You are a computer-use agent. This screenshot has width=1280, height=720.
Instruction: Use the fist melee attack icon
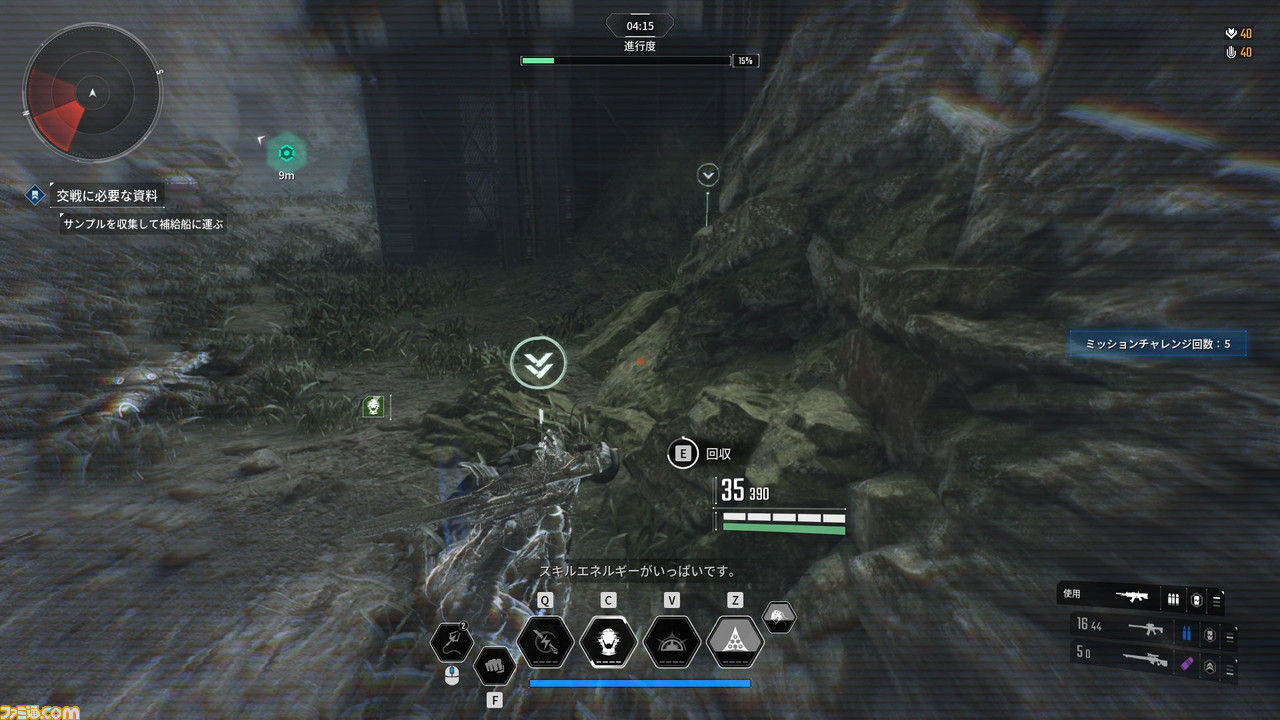[x=494, y=664]
